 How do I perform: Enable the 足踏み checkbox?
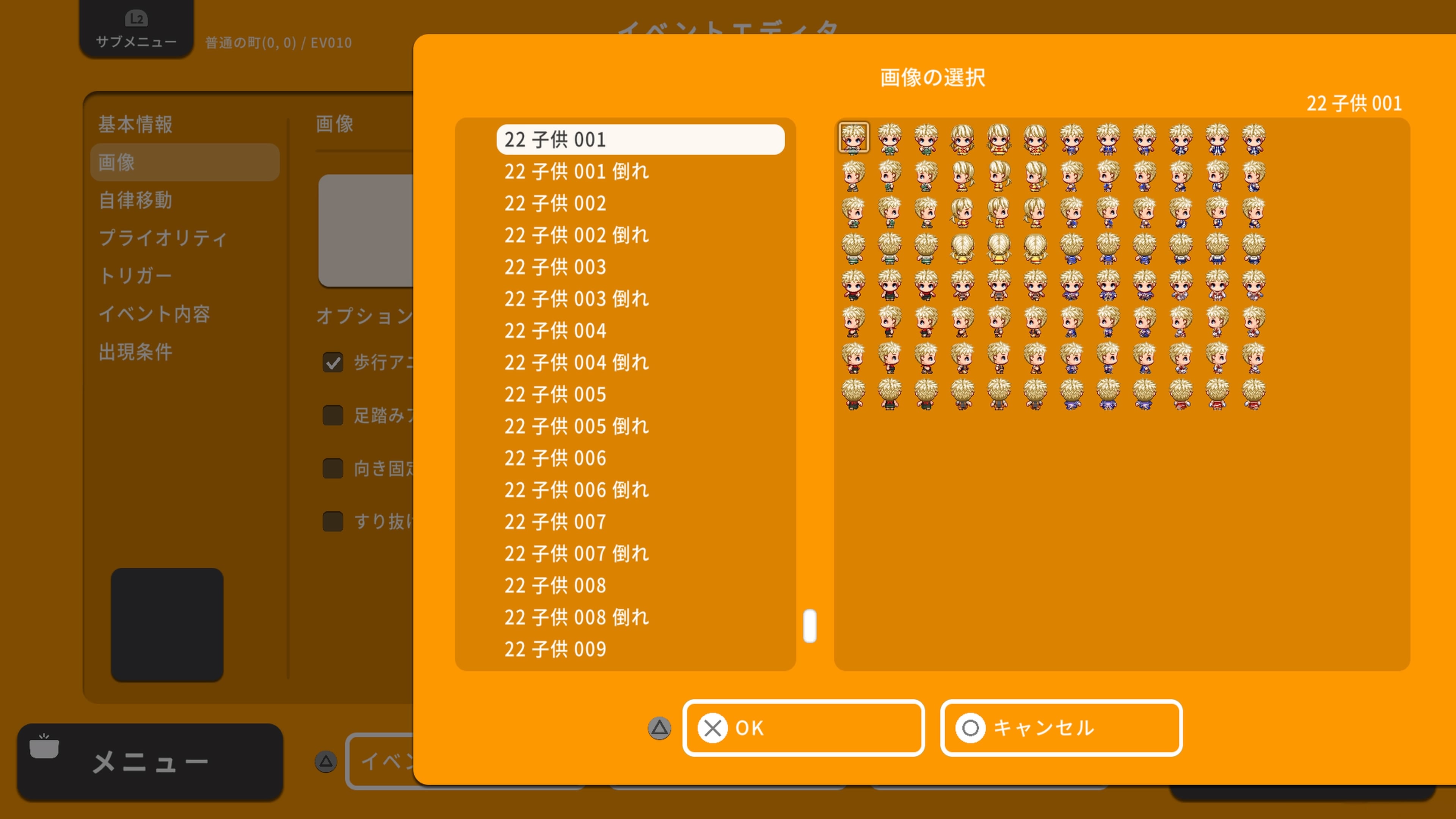pos(333,416)
